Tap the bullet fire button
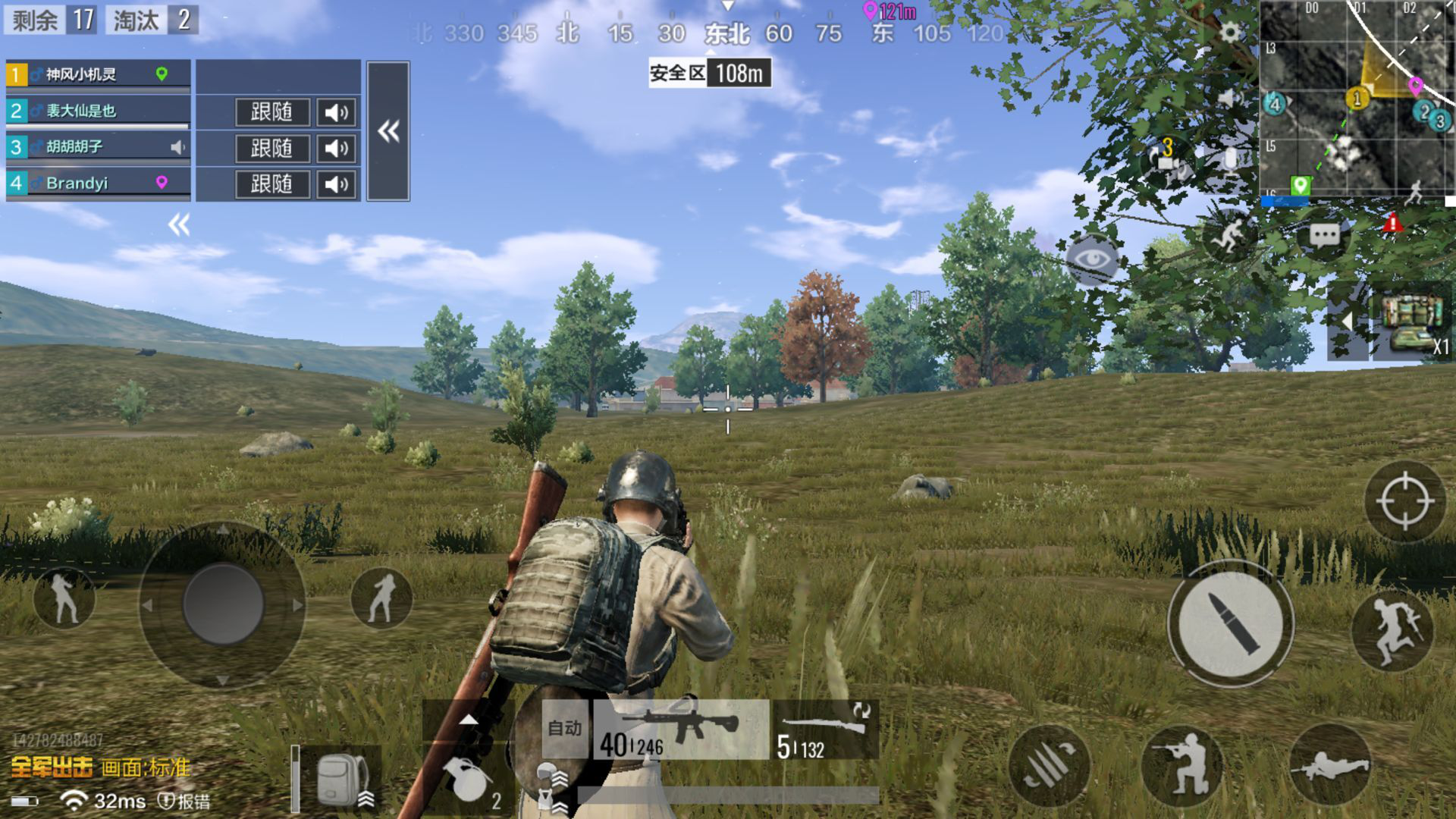The image size is (1456, 819). (1230, 623)
